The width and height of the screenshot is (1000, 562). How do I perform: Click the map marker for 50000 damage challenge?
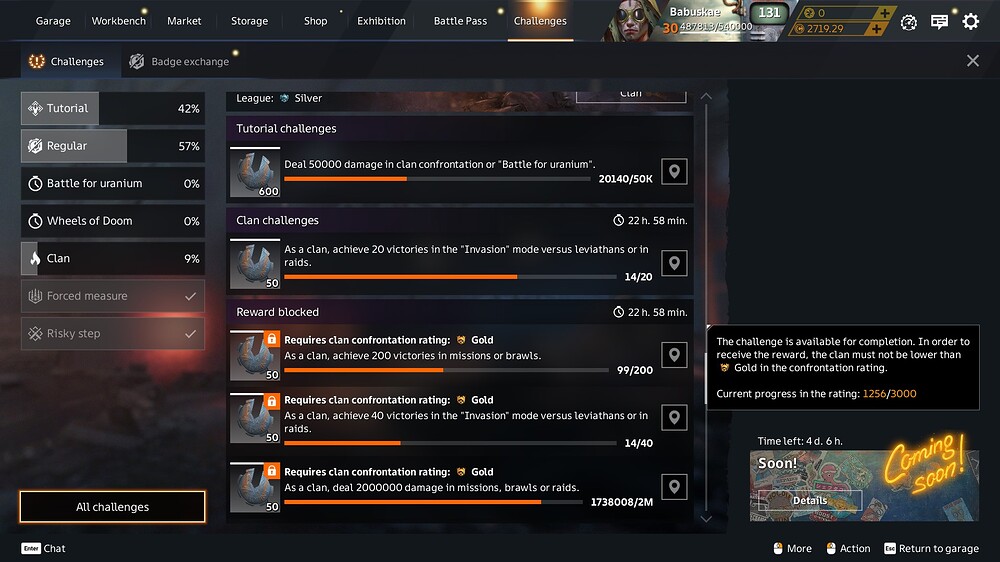pyautogui.click(x=675, y=172)
